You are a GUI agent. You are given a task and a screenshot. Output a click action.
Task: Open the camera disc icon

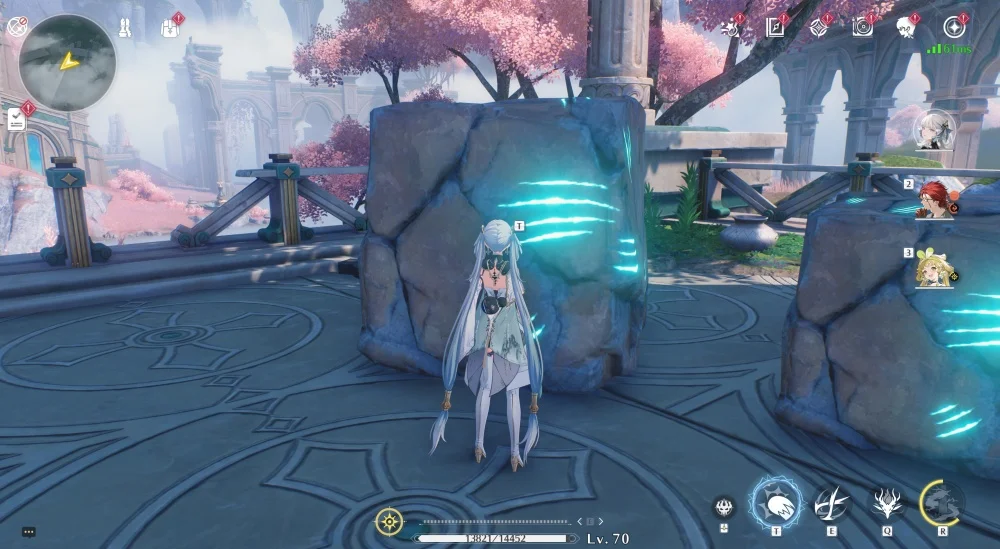point(862,28)
